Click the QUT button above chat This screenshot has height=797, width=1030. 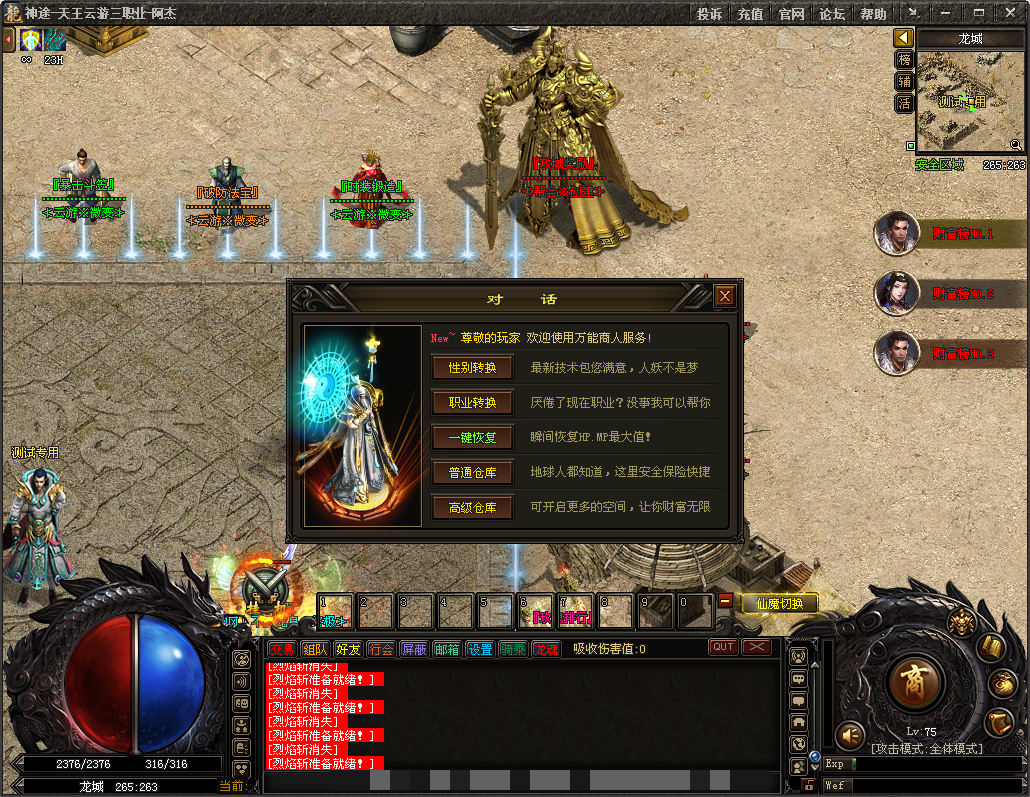[x=723, y=647]
